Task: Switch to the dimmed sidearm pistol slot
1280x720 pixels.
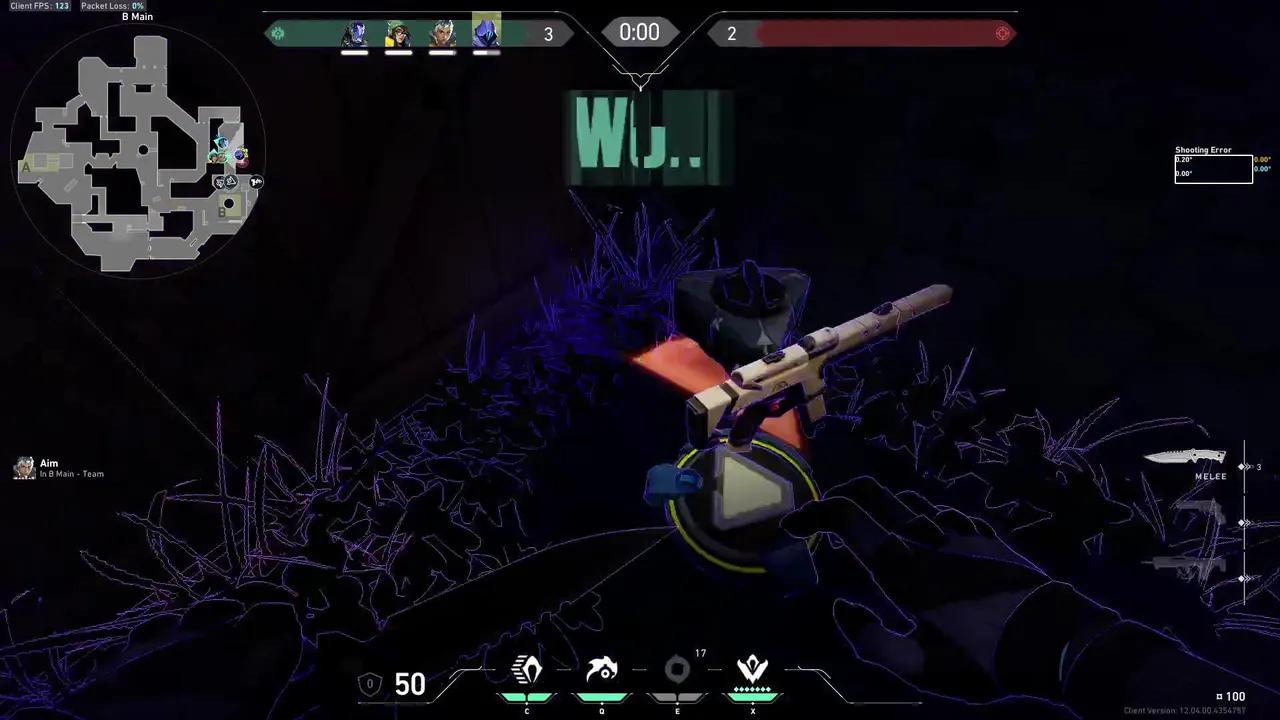Action: coord(1198,512)
